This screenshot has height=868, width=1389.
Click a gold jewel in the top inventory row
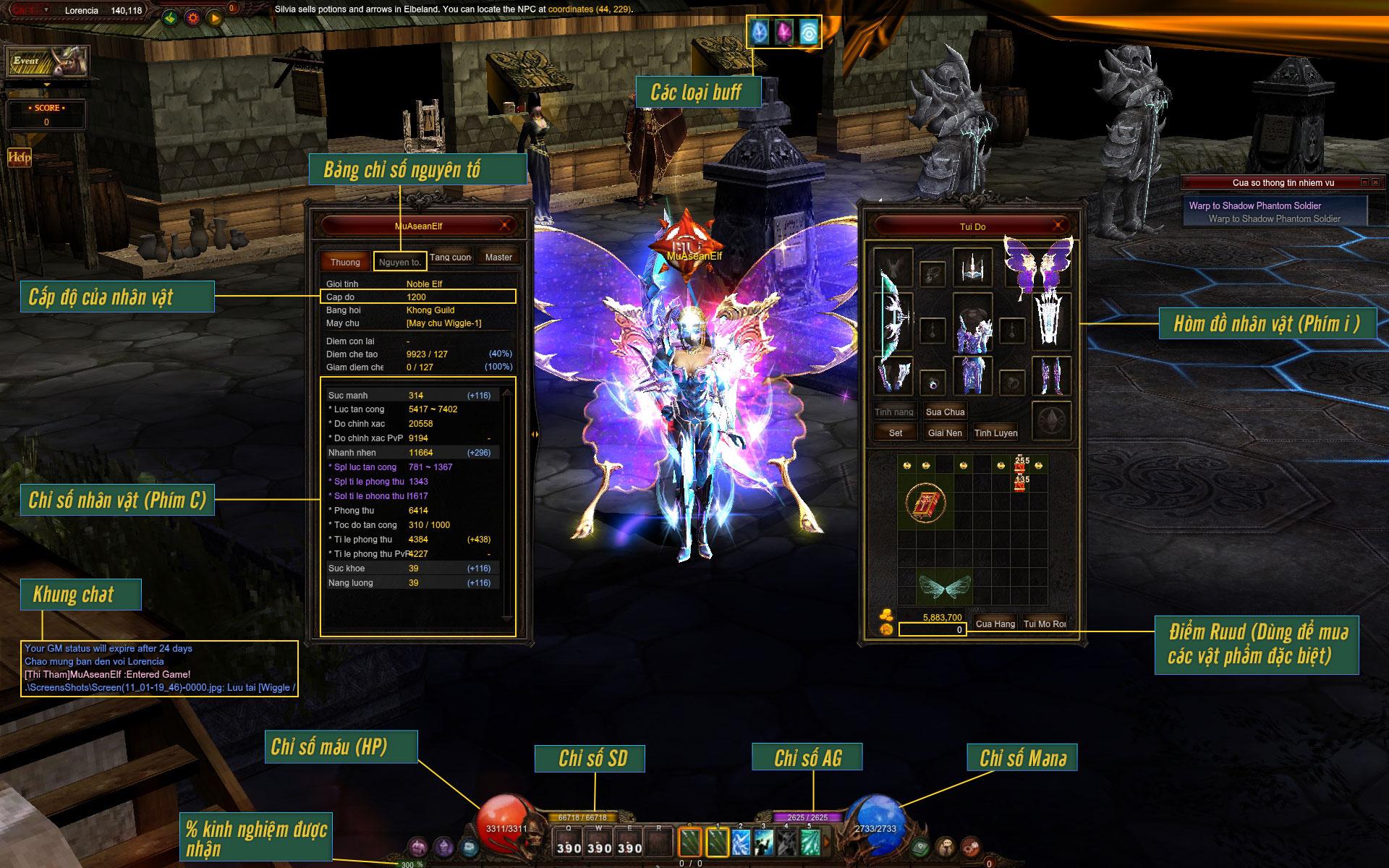tap(907, 464)
